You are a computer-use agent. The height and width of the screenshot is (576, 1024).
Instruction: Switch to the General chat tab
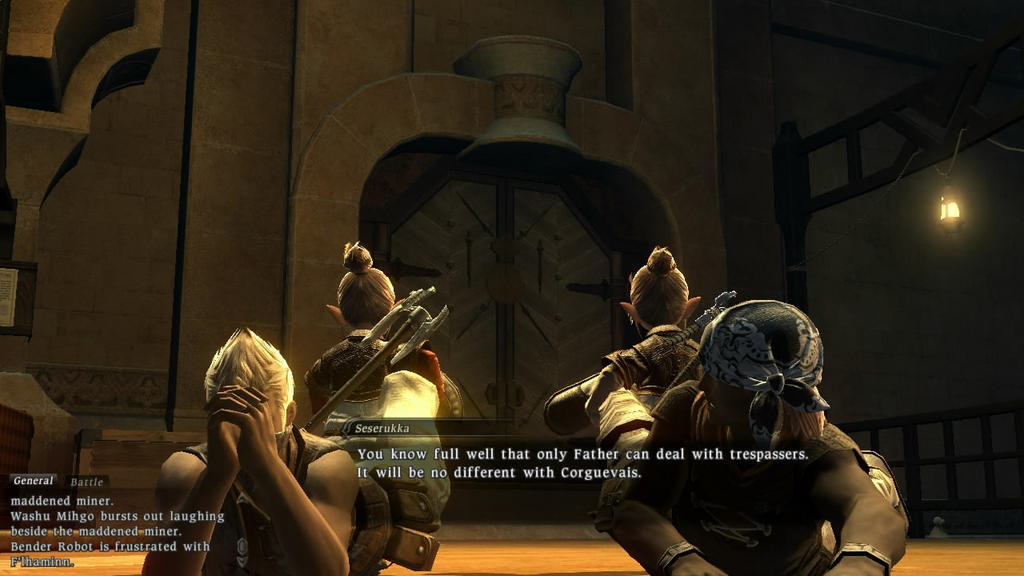coord(33,482)
